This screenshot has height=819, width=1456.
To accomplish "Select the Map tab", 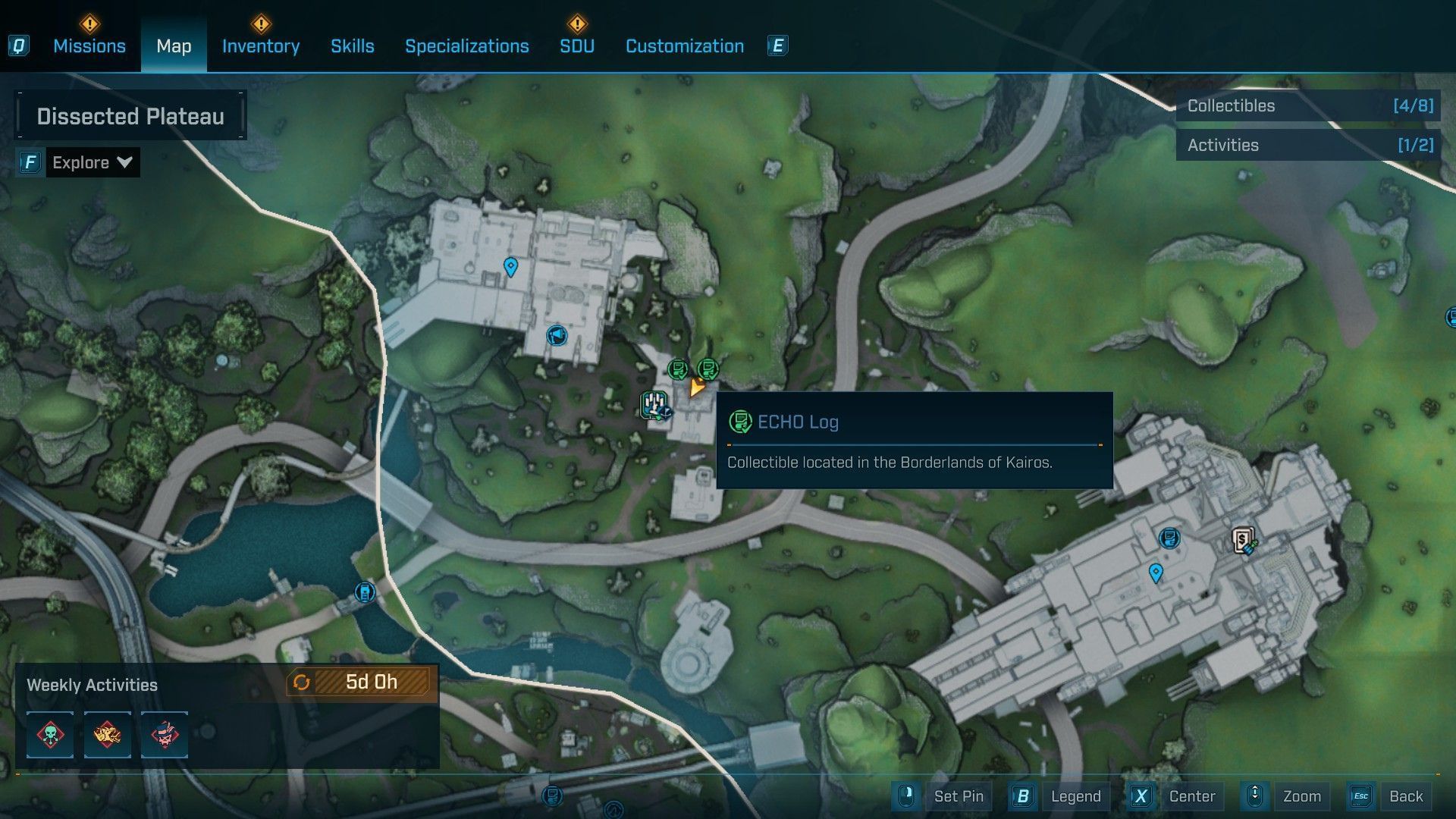I will pyautogui.click(x=174, y=46).
